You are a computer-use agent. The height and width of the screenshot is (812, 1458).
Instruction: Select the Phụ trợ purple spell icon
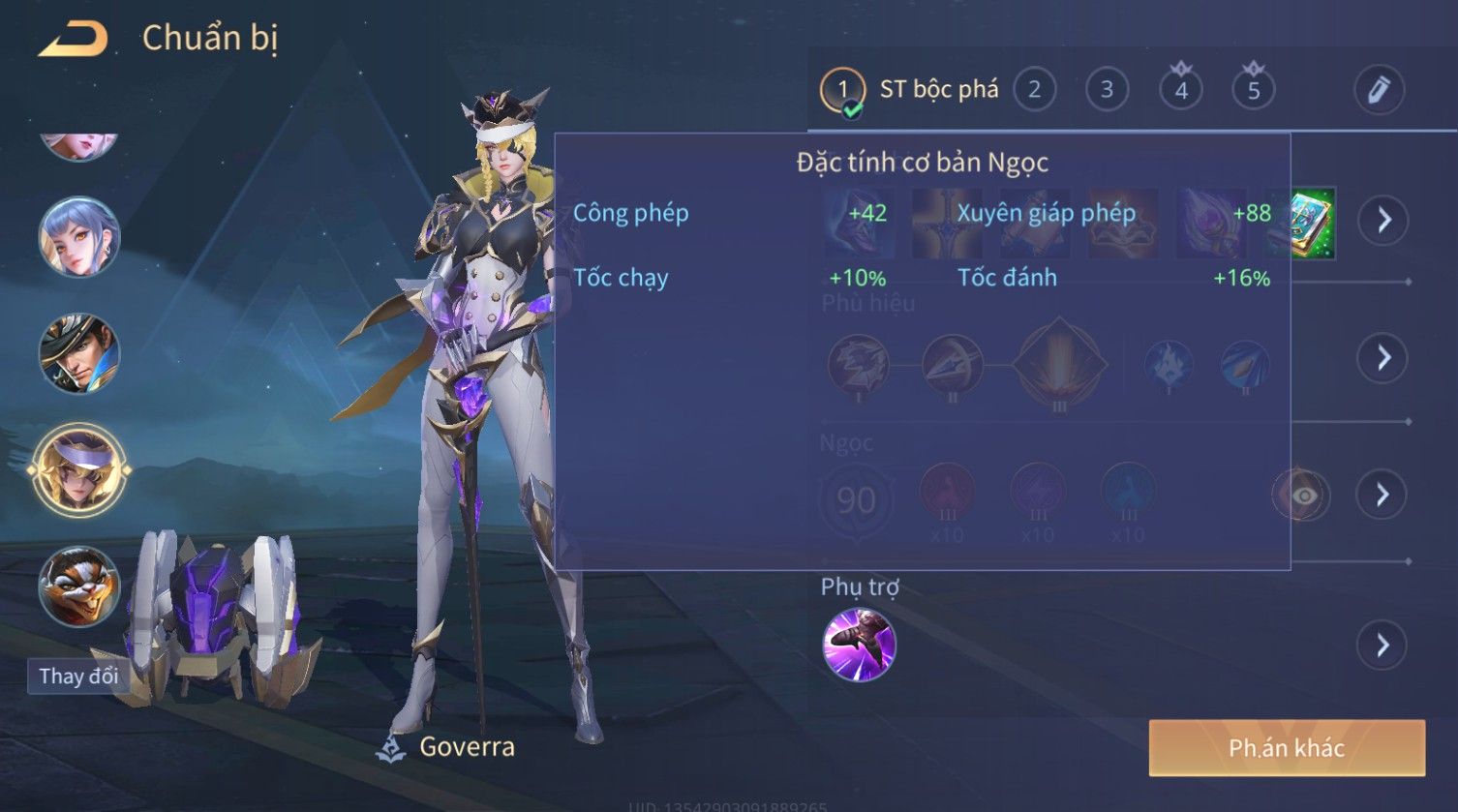coord(859,645)
